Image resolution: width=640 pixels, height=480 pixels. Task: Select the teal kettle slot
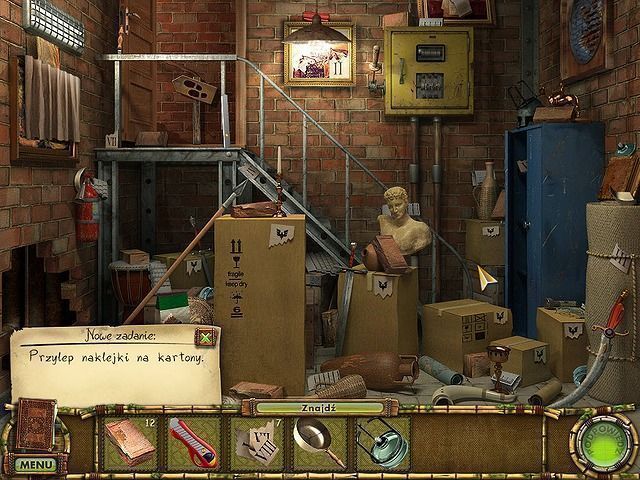point(380,442)
